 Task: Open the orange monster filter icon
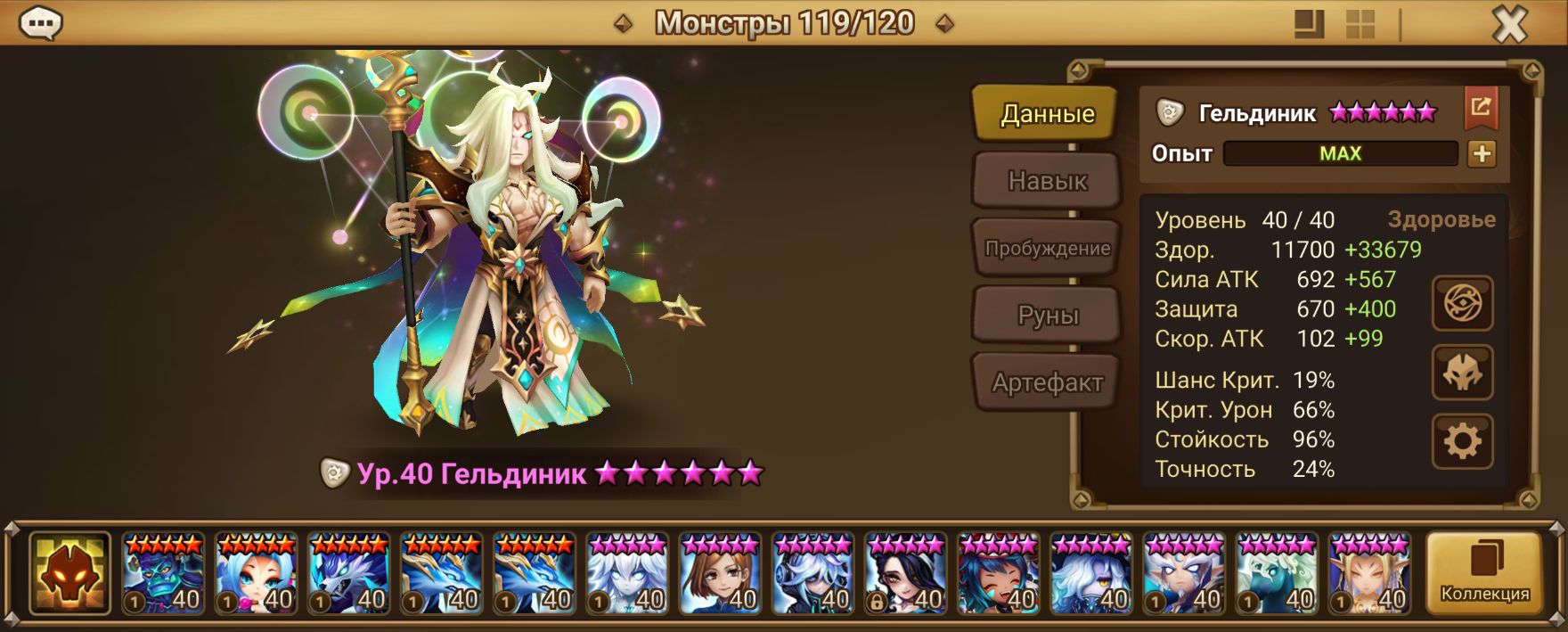pos(69,574)
